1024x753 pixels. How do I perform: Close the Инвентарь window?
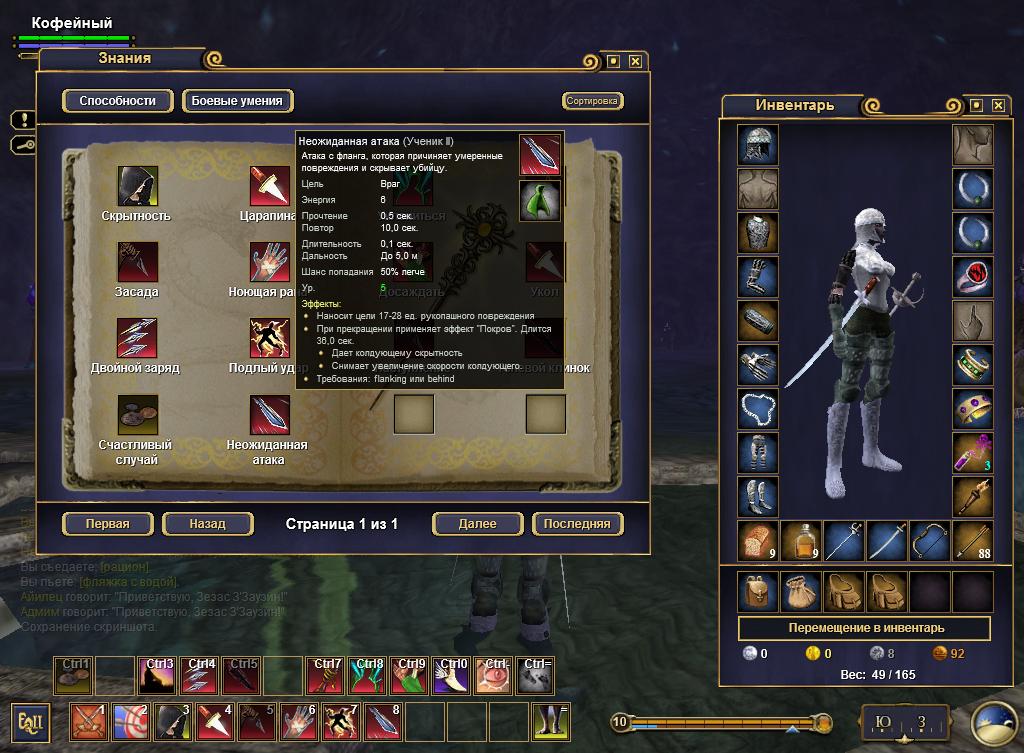(x=997, y=105)
